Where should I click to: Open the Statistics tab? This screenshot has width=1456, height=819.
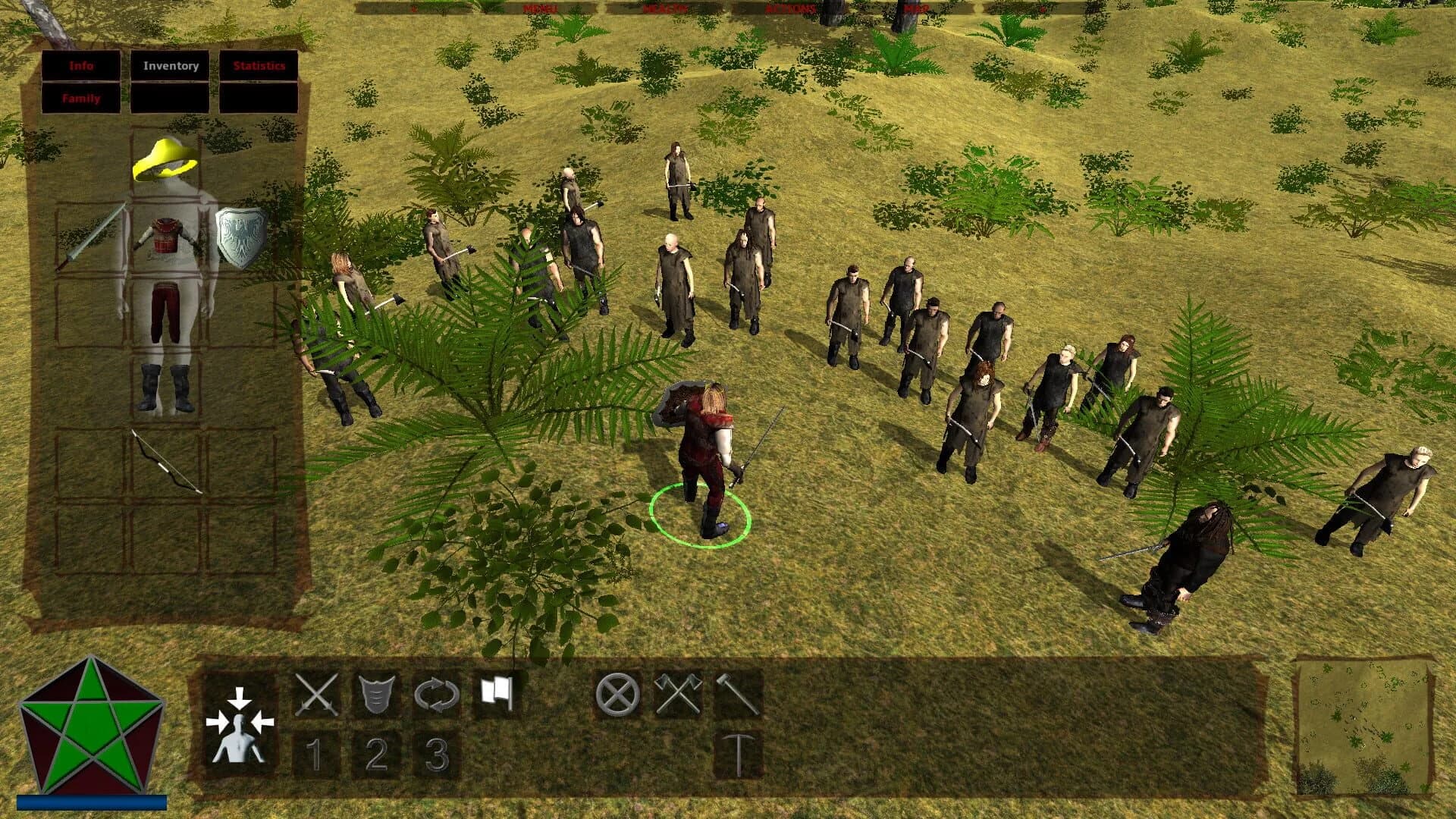click(262, 67)
